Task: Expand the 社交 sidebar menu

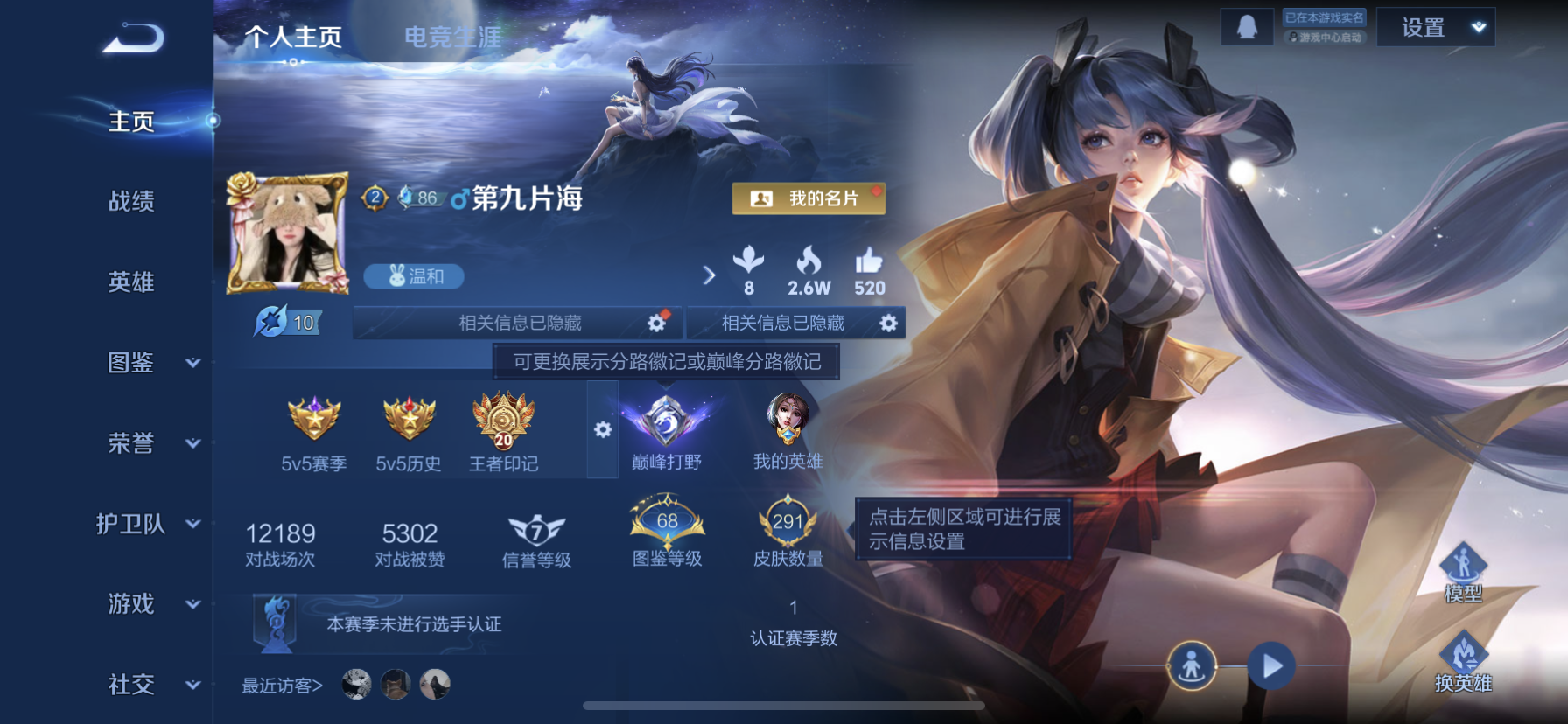Action: pyautogui.click(x=133, y=685)
